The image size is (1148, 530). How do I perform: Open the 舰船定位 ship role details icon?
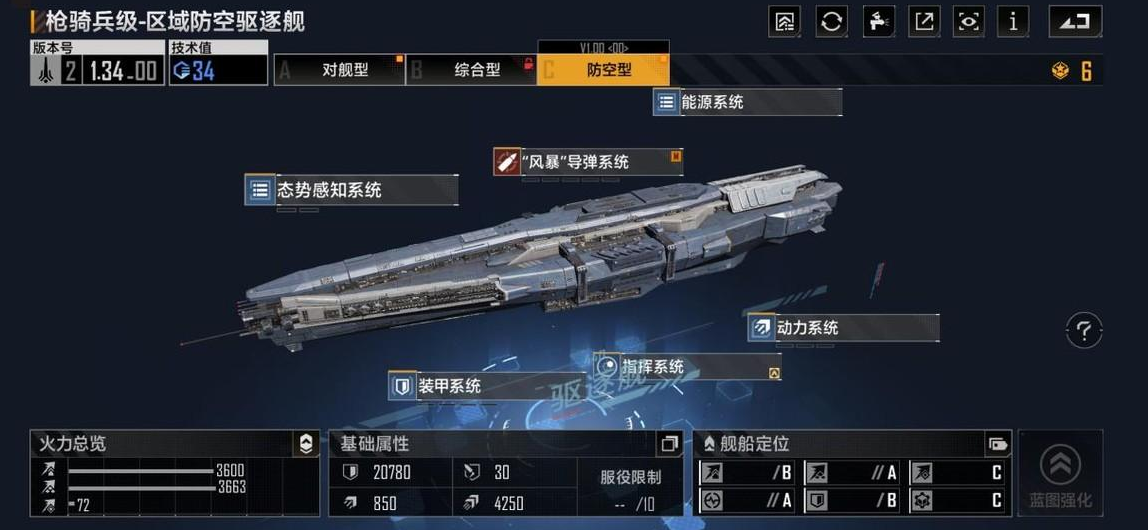tap(997, 444)
